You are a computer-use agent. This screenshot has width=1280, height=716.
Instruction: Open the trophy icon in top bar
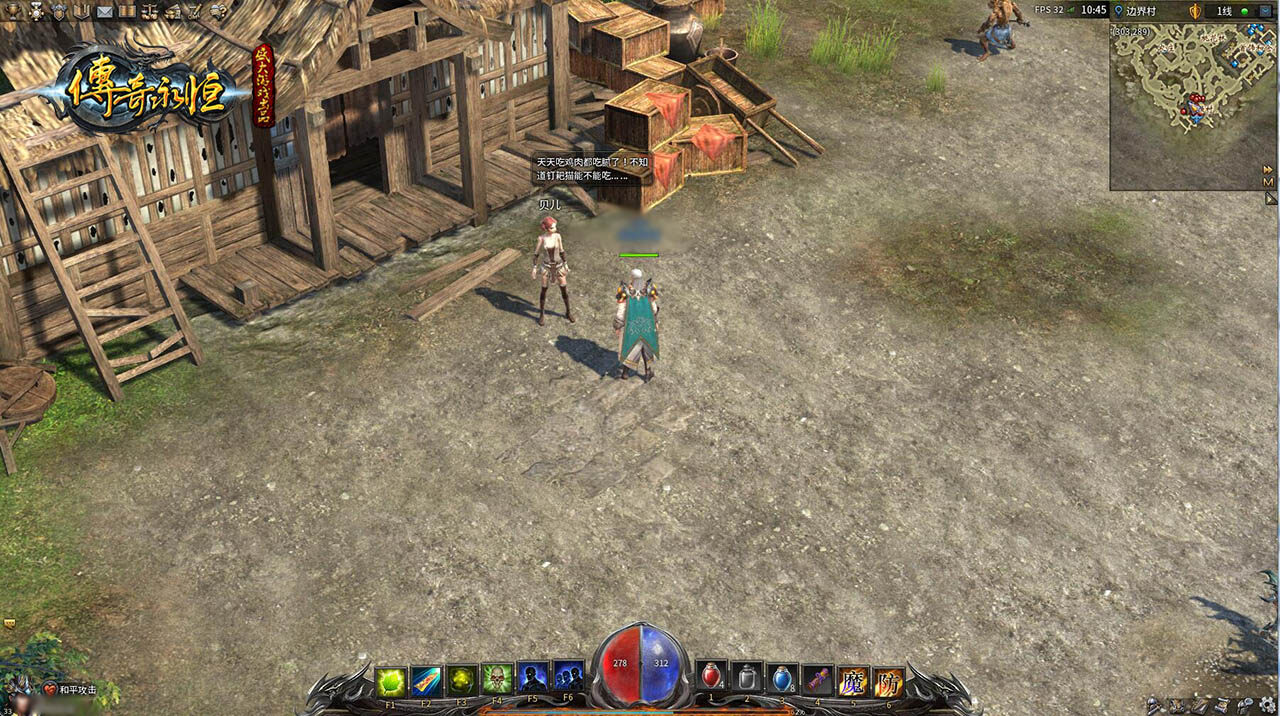point(13,11)
